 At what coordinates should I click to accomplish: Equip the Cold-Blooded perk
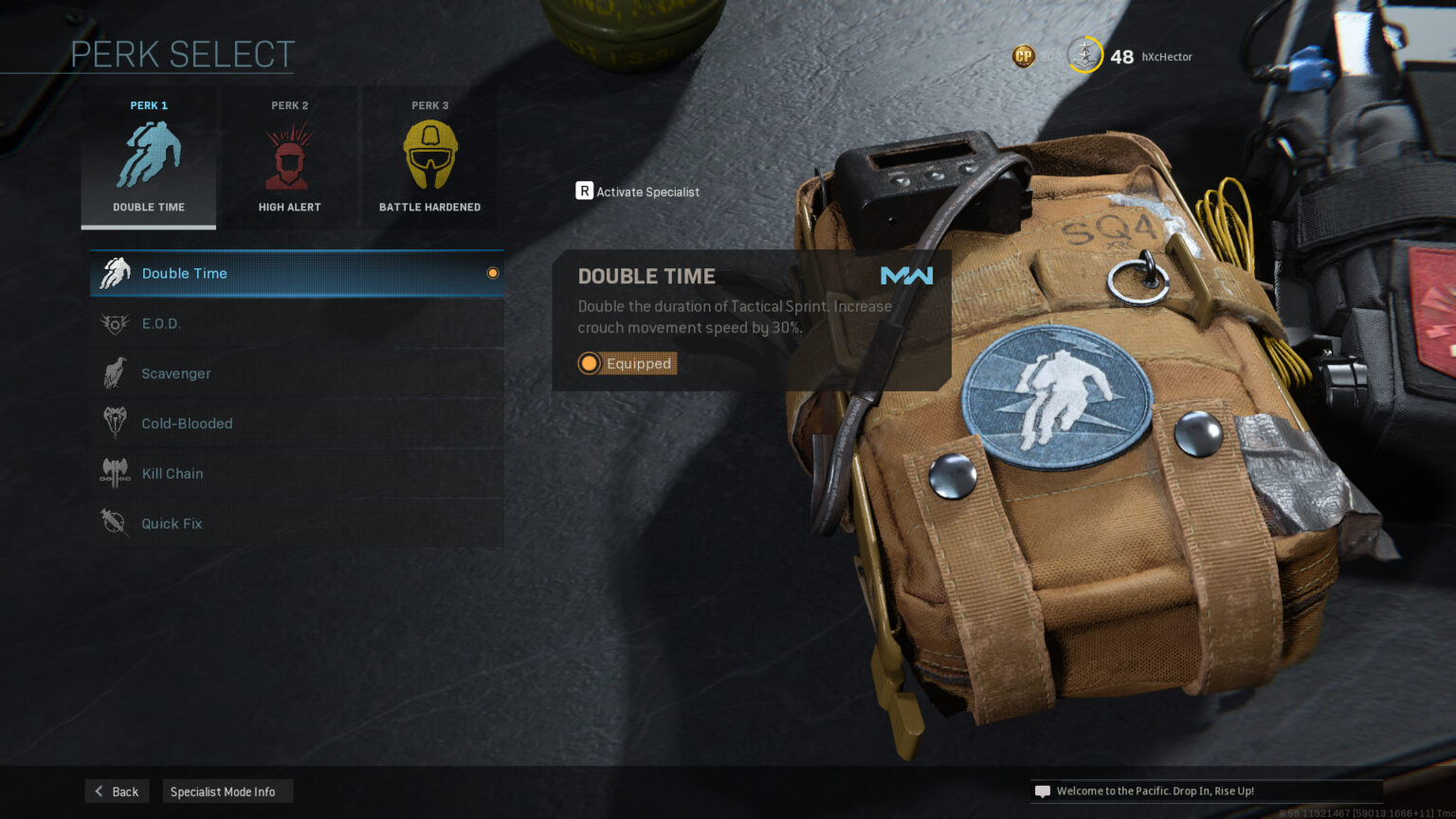297,424
